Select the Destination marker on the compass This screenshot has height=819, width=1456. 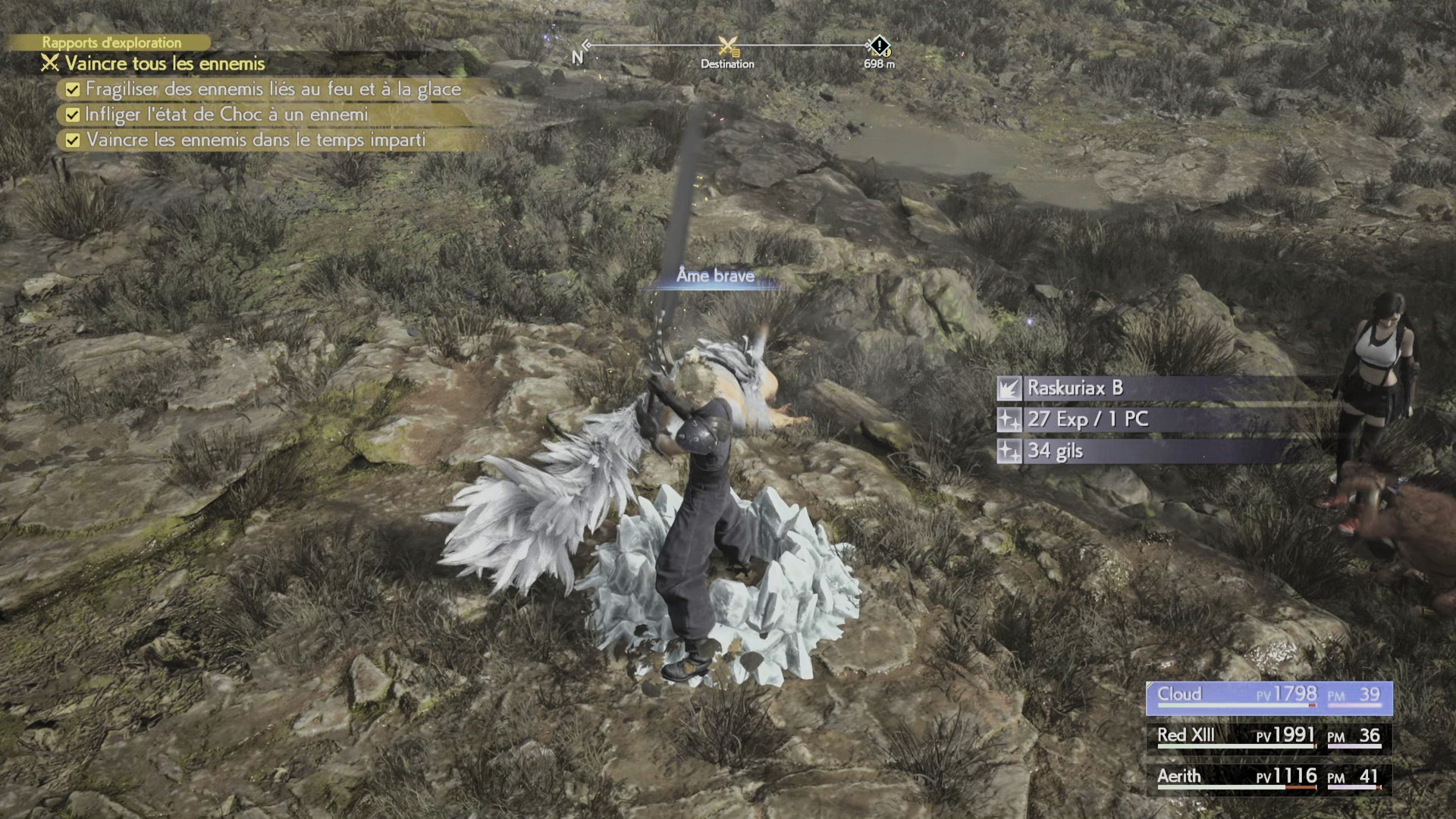727,47
